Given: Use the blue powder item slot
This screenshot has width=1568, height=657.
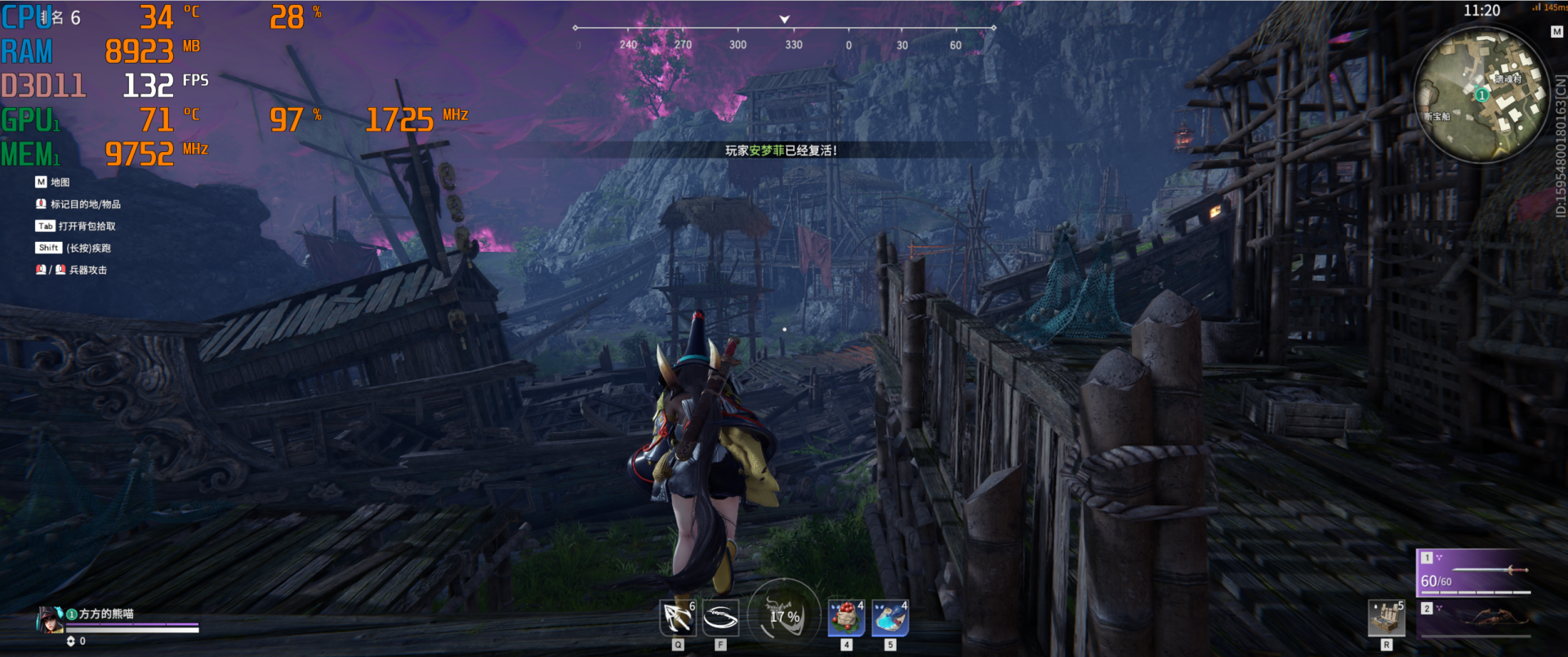Looking at the screenshot, I should pos(890,619).
